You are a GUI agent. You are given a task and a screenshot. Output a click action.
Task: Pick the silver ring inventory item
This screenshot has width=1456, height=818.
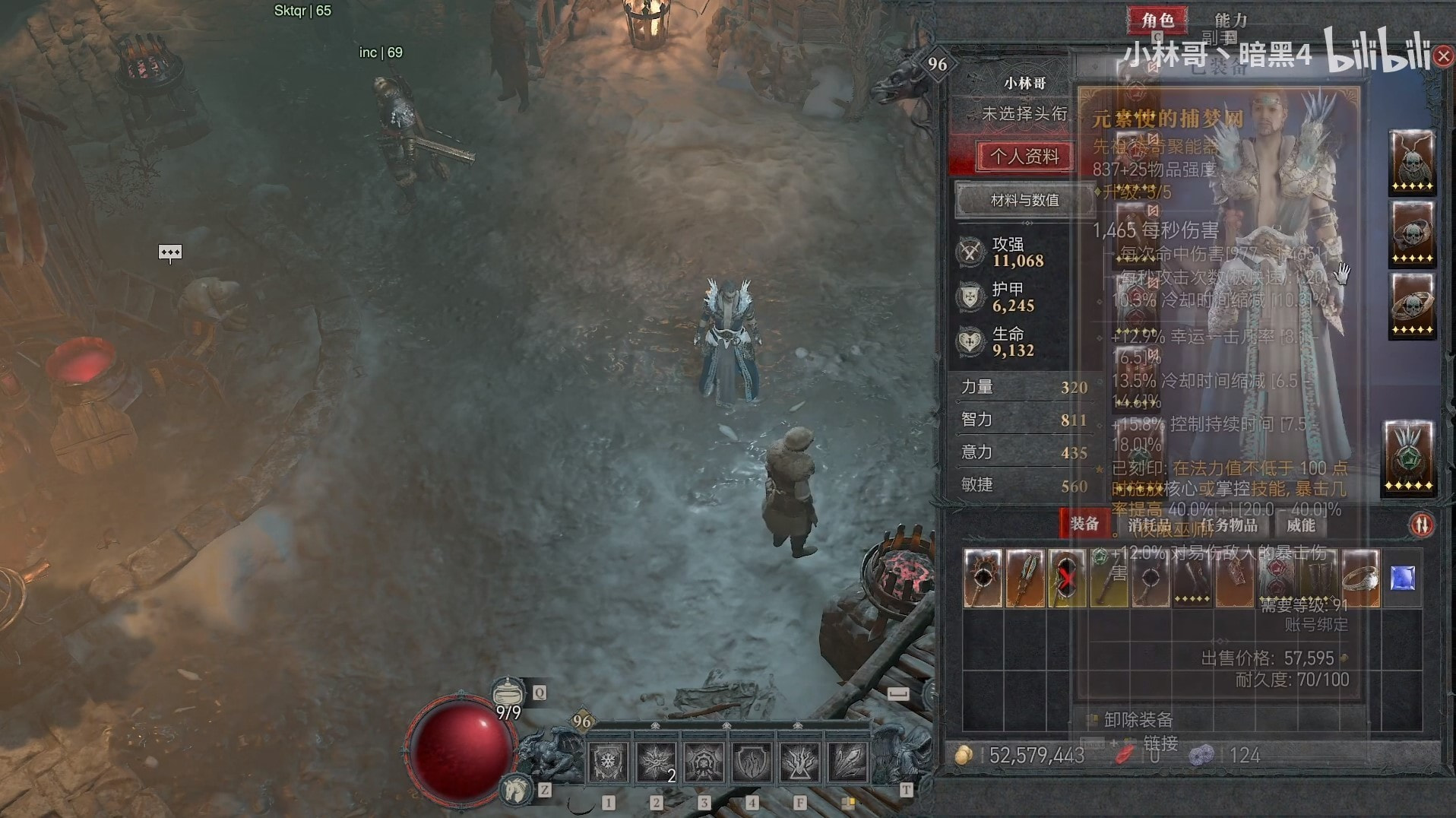pyautogui.click(x=1360, y=579)
